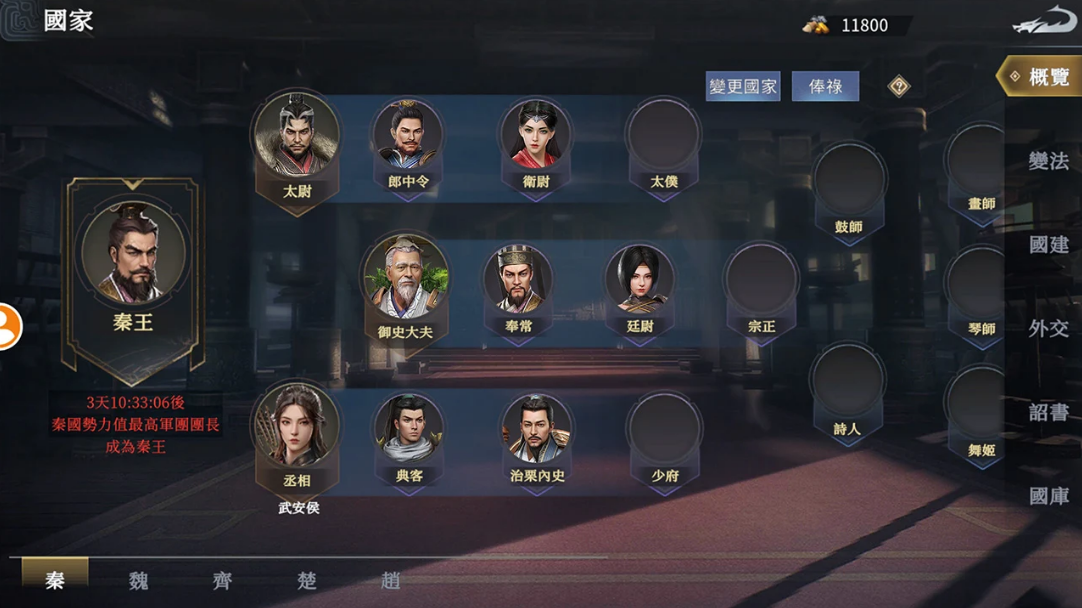Open the 俸祿 salary panel
The height and width of the screenshot is (608, 1082).
pos(825,87)
